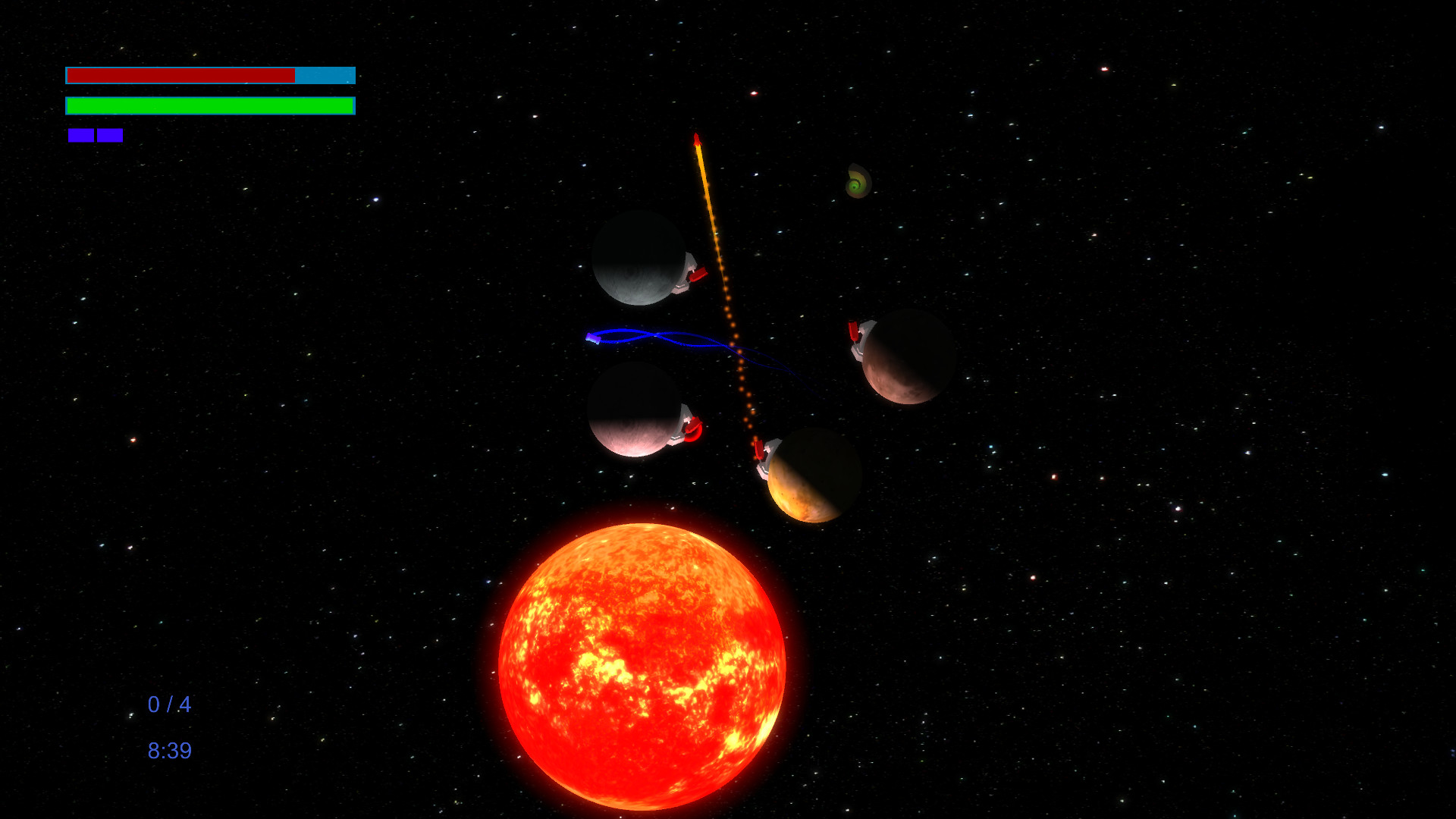Image resolution: width=1456 pixels, height=819 pixels.
Task: Toggle the second purple ability square
Action: [x=111, y=135]
